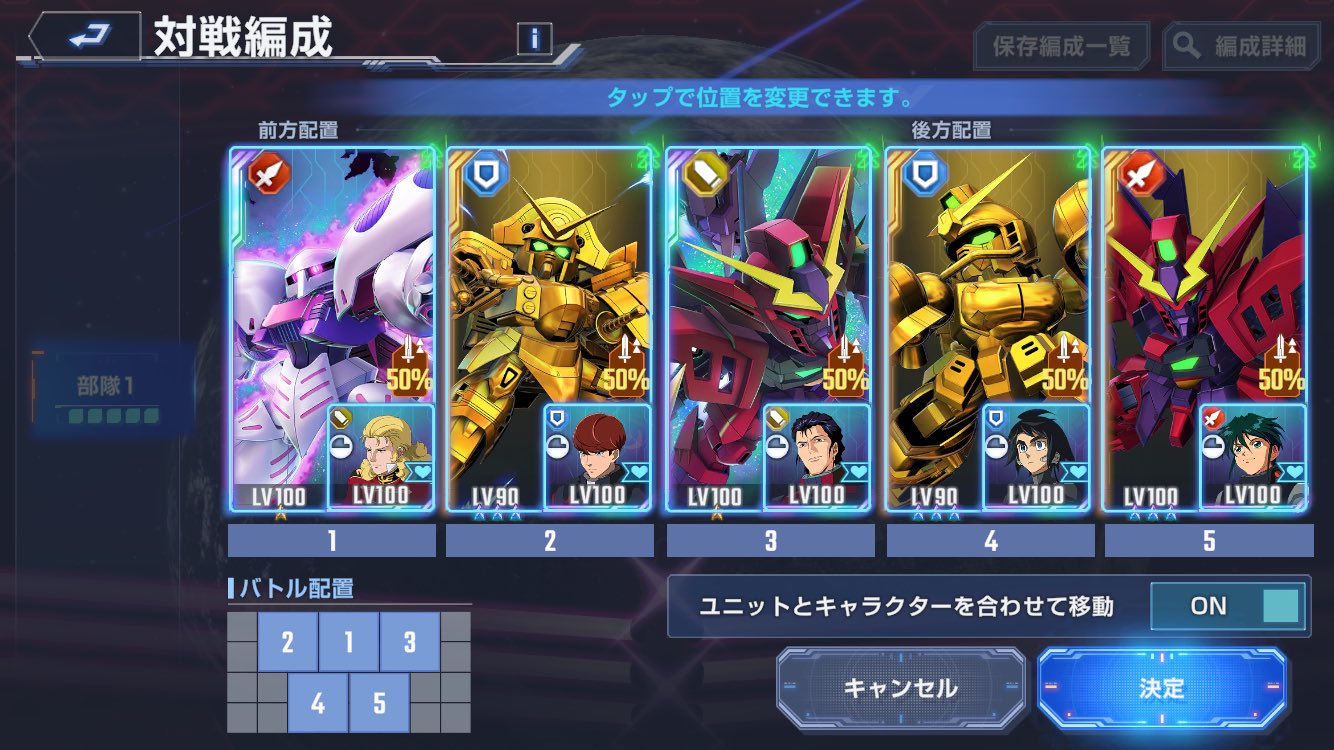
Task: Confirm the formation with 決定
Action: pyautogui.click(x=1161, y=688)
